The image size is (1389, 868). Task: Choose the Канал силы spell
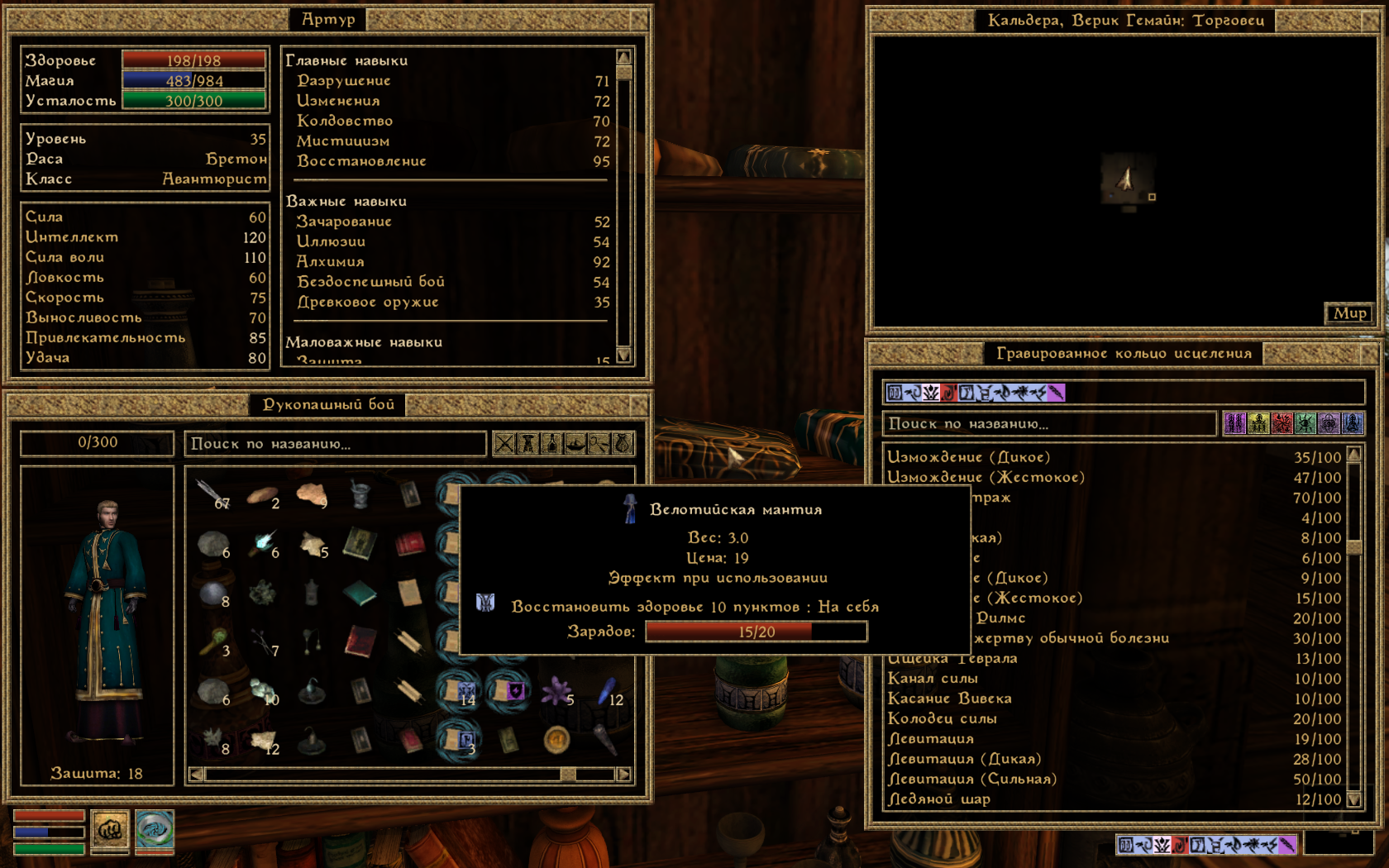933,679
